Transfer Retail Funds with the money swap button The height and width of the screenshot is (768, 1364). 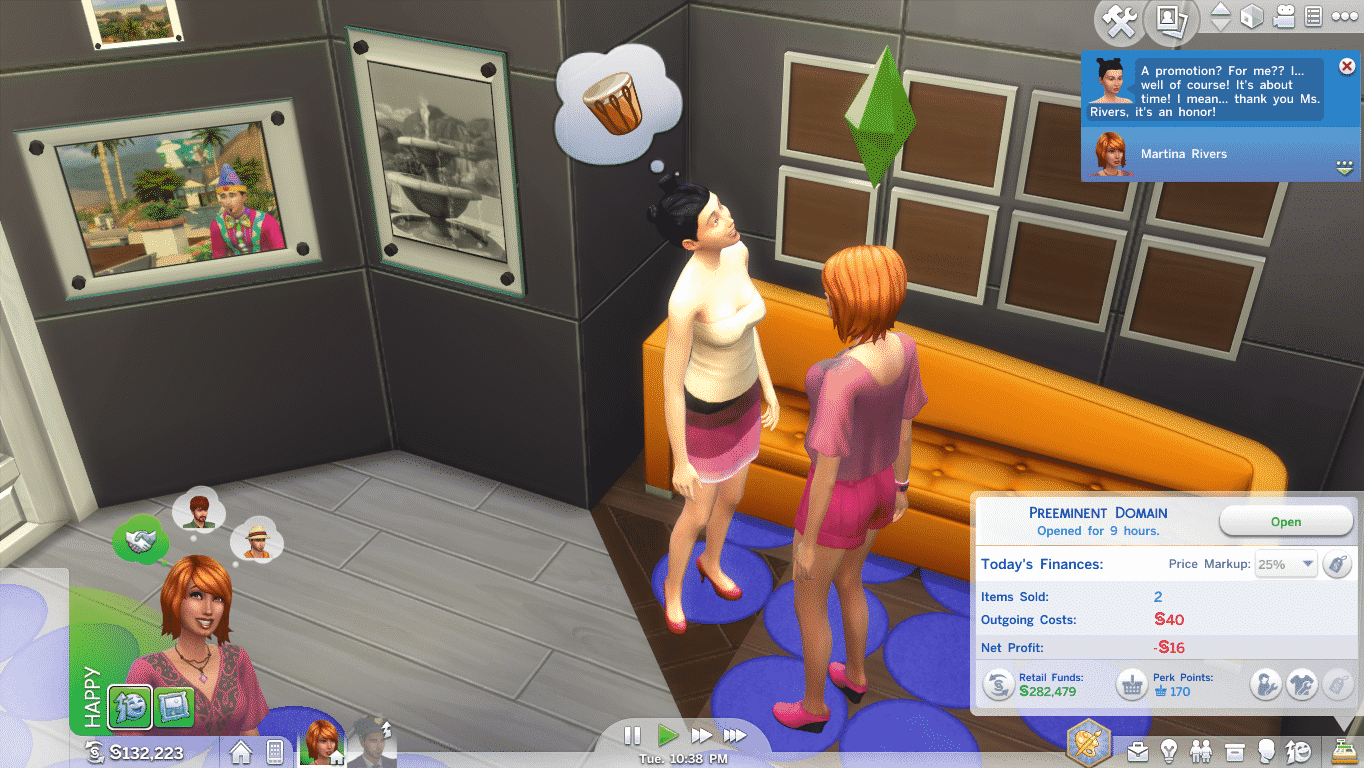tap(998, 685)
